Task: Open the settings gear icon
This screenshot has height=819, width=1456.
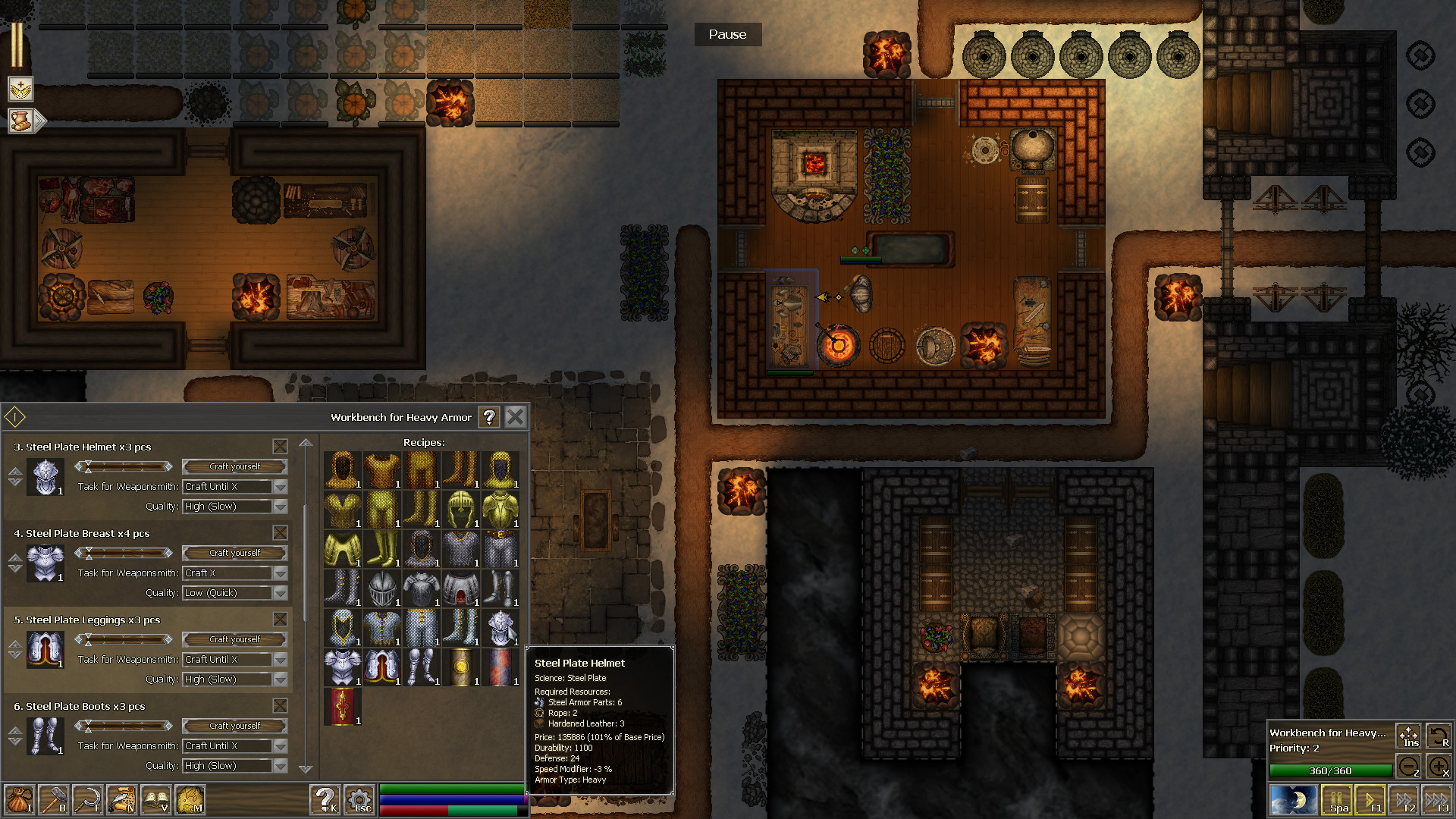Action: pos(359,799)
